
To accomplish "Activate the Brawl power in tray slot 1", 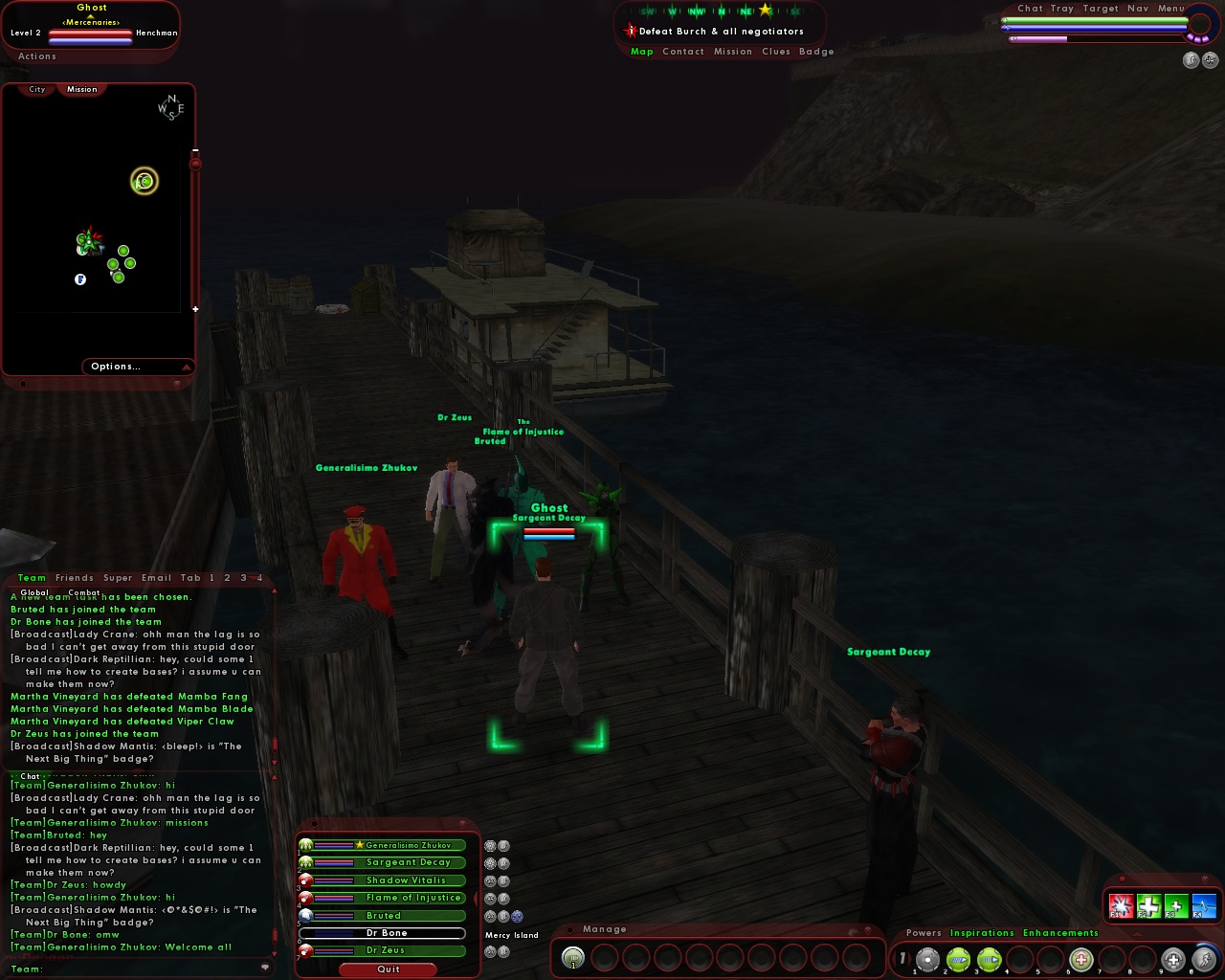I will point(926,959).
